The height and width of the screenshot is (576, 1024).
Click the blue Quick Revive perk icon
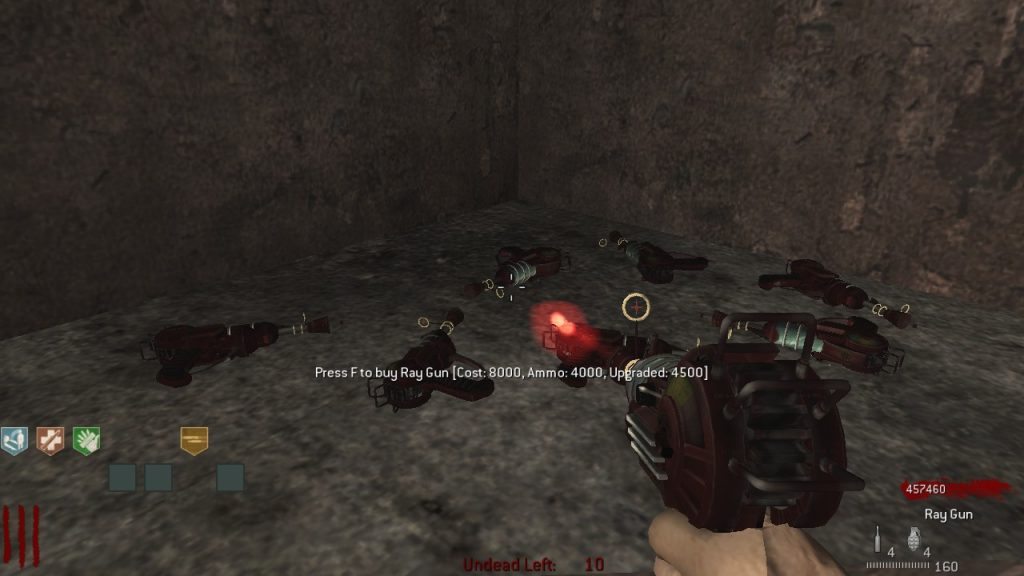14,440
